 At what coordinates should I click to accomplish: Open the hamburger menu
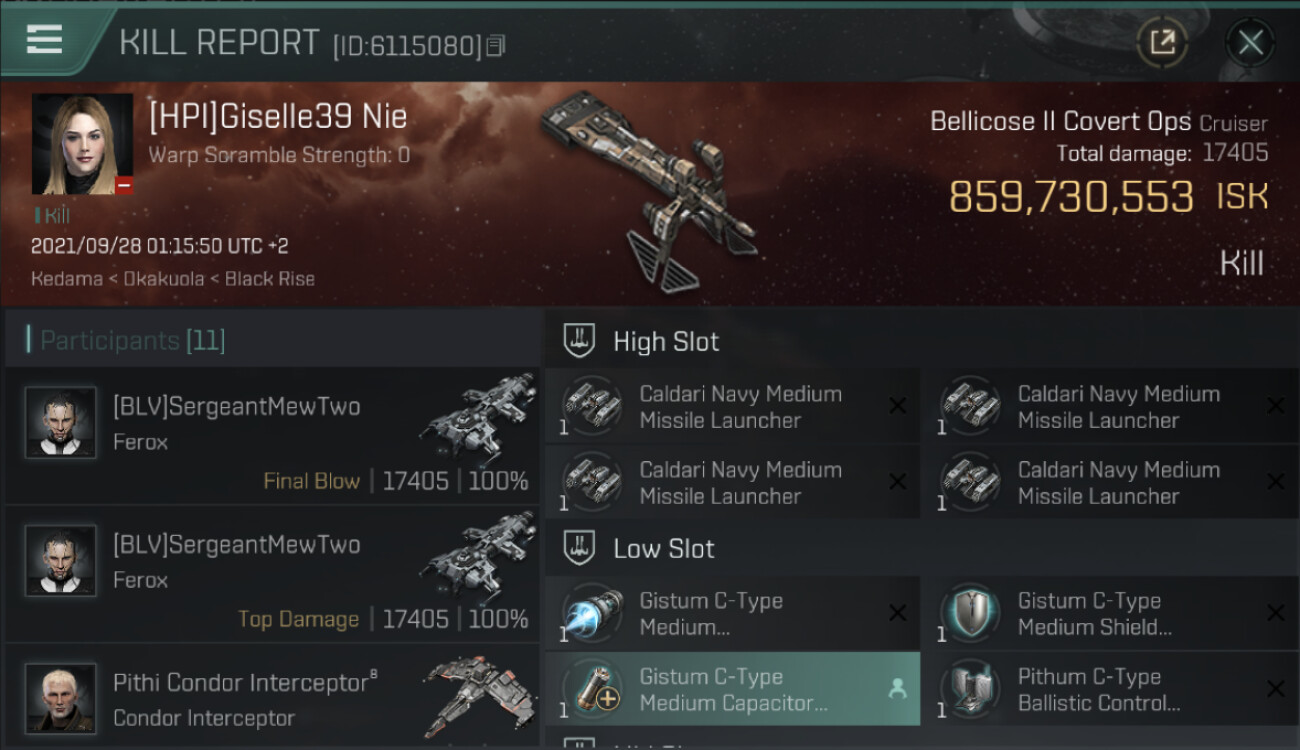45,40
